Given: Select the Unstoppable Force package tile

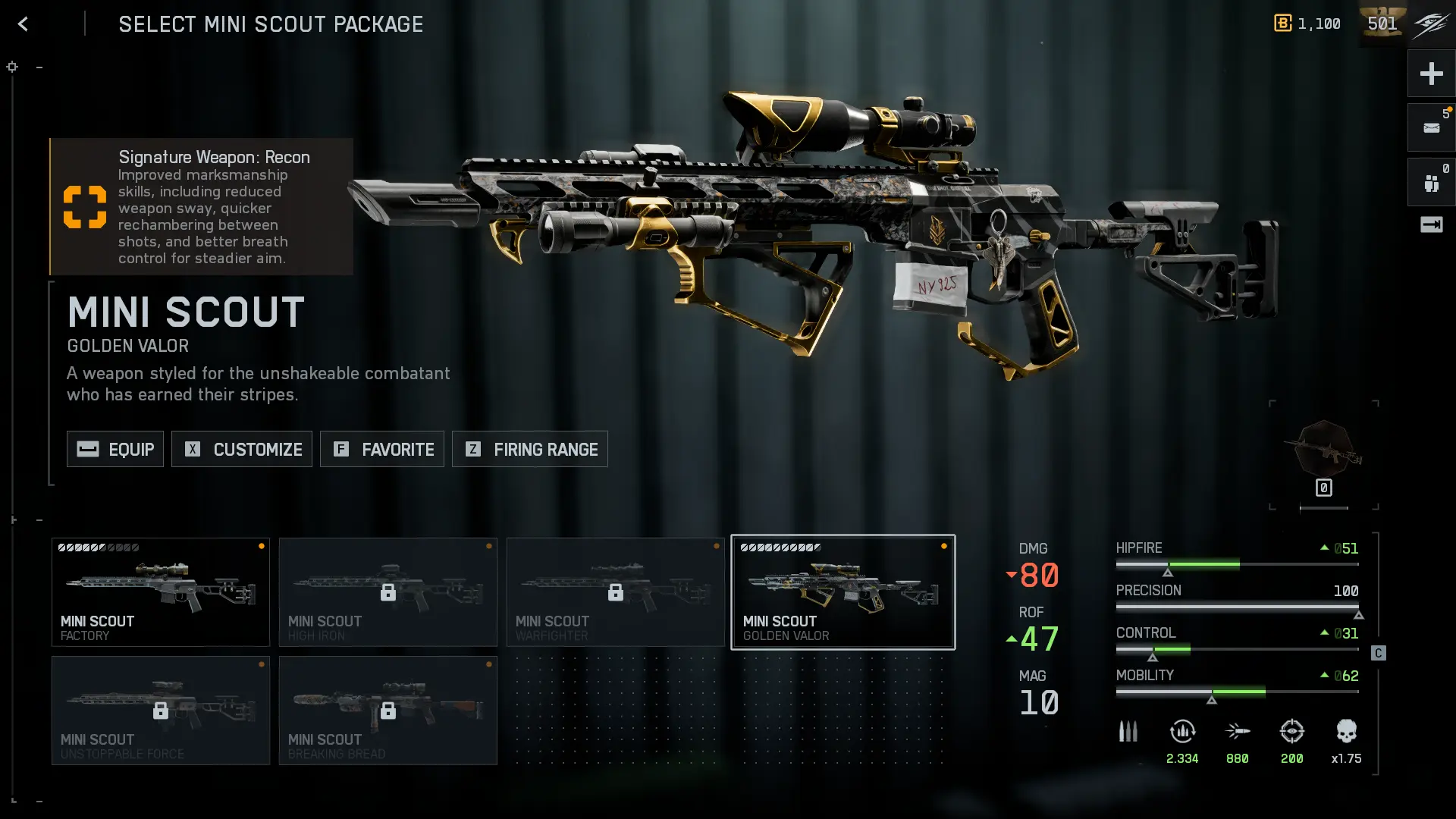Looking at the screenshot, I should [161, 711].
